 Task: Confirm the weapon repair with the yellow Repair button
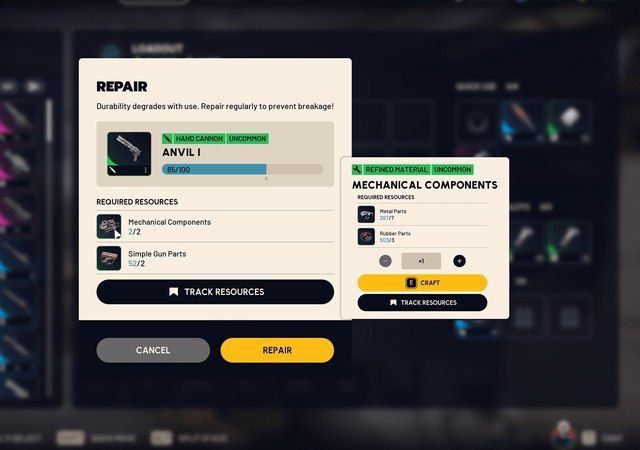pos(277,350)
